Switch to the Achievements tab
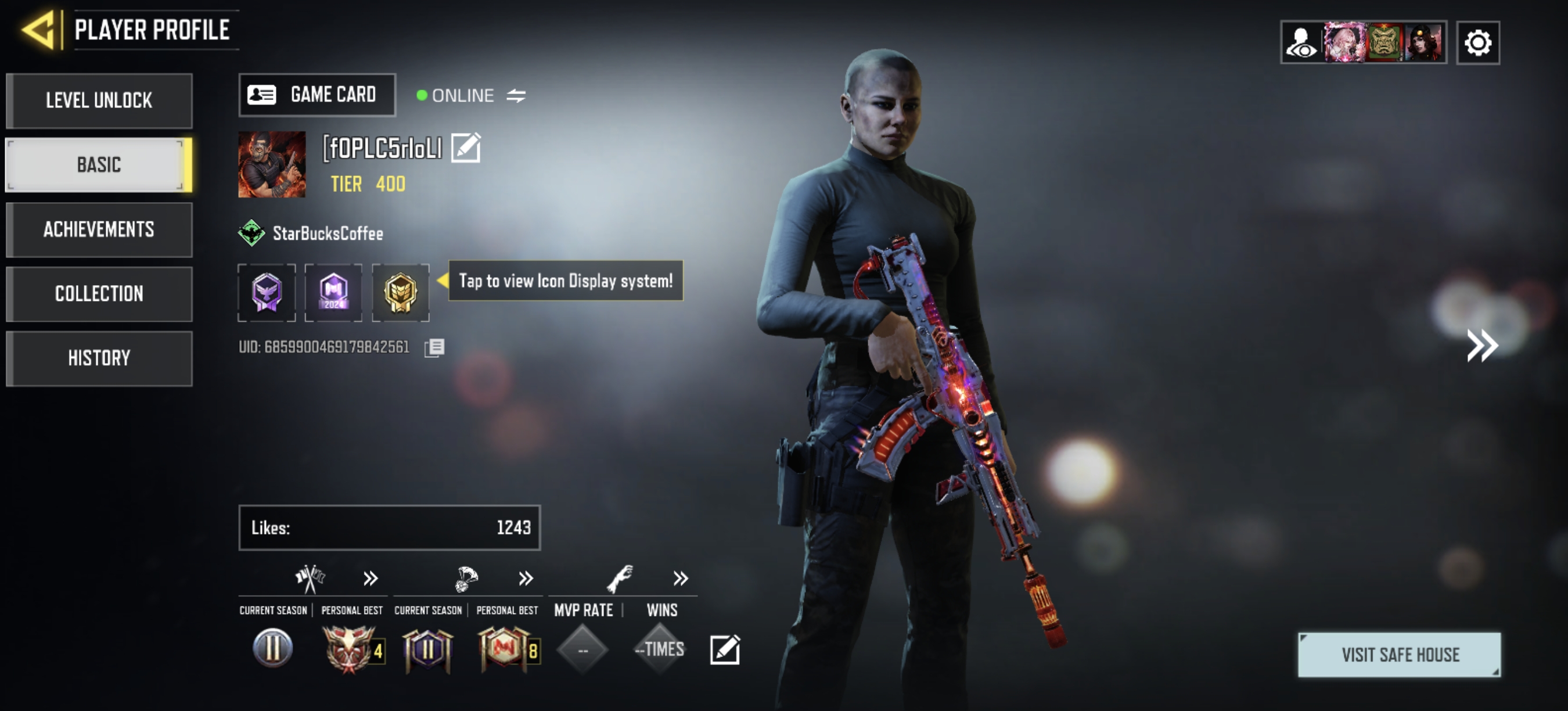This screenshot has width=1568, height=711. click(99, 229)
